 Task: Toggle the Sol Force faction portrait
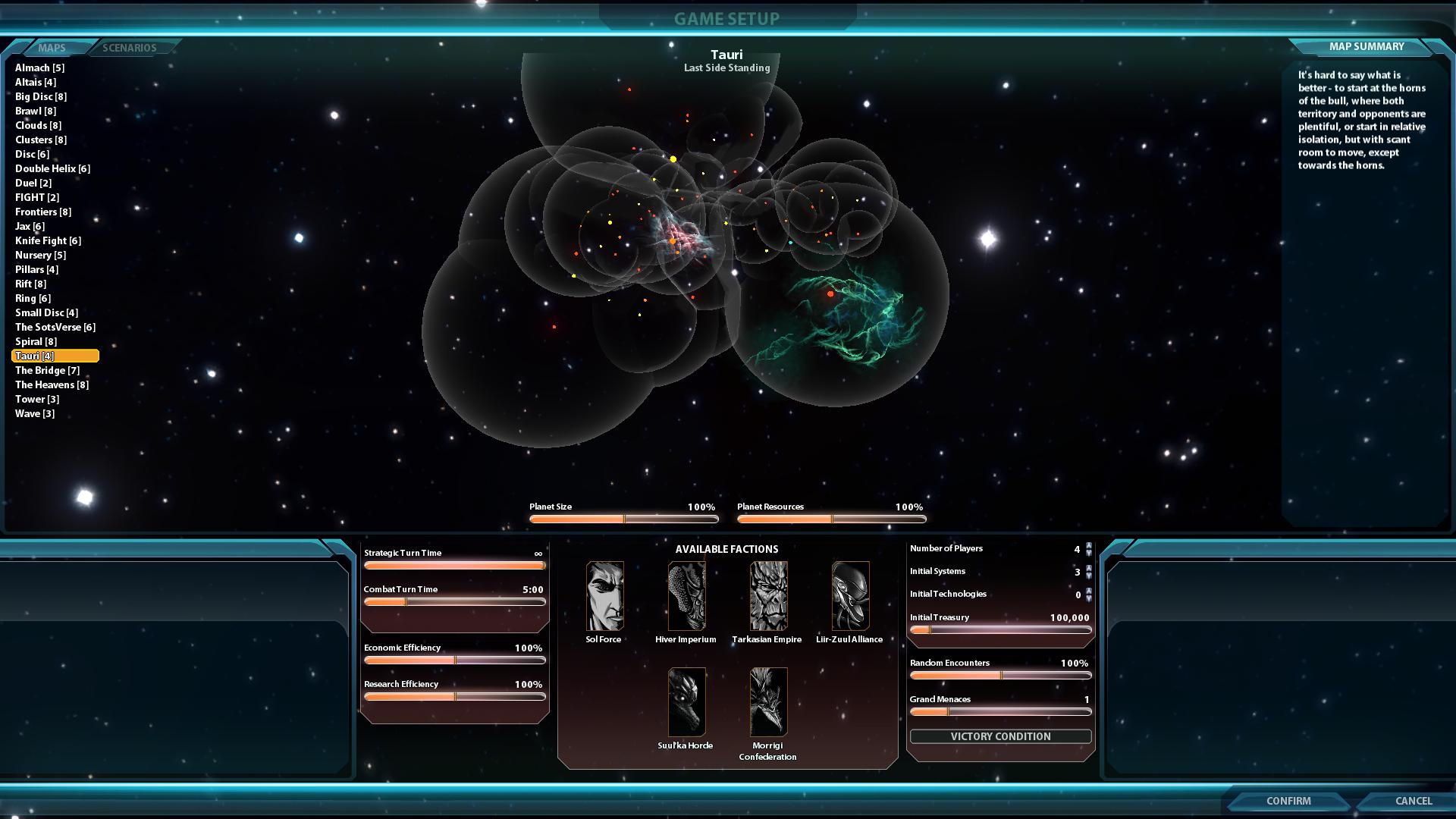coord(604,596)
